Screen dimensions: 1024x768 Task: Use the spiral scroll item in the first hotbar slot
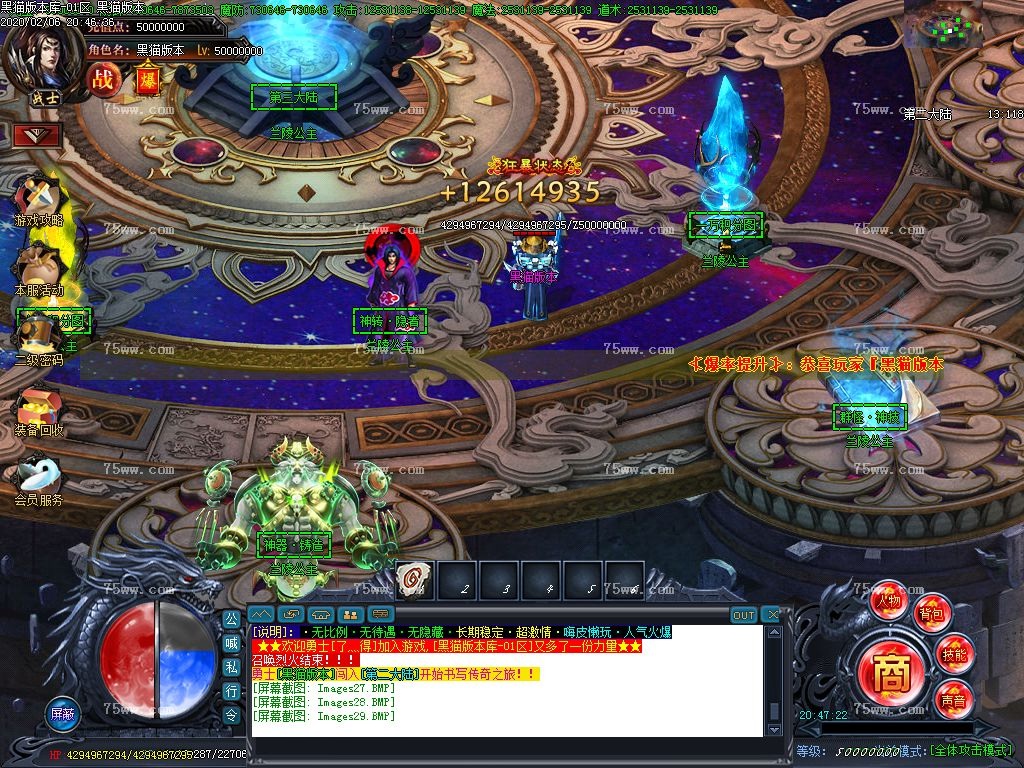pos(412,579)
